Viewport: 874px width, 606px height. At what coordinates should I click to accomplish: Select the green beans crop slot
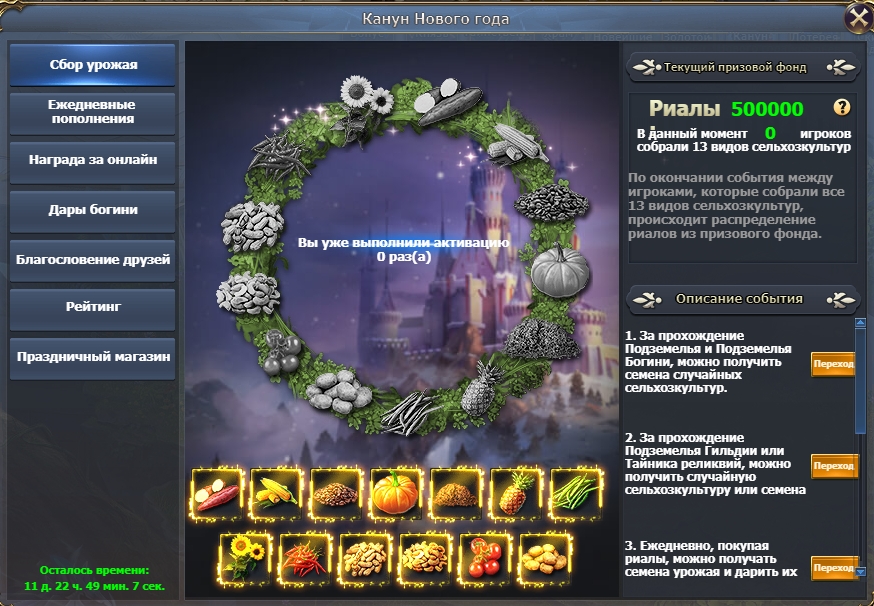point(576,494)
